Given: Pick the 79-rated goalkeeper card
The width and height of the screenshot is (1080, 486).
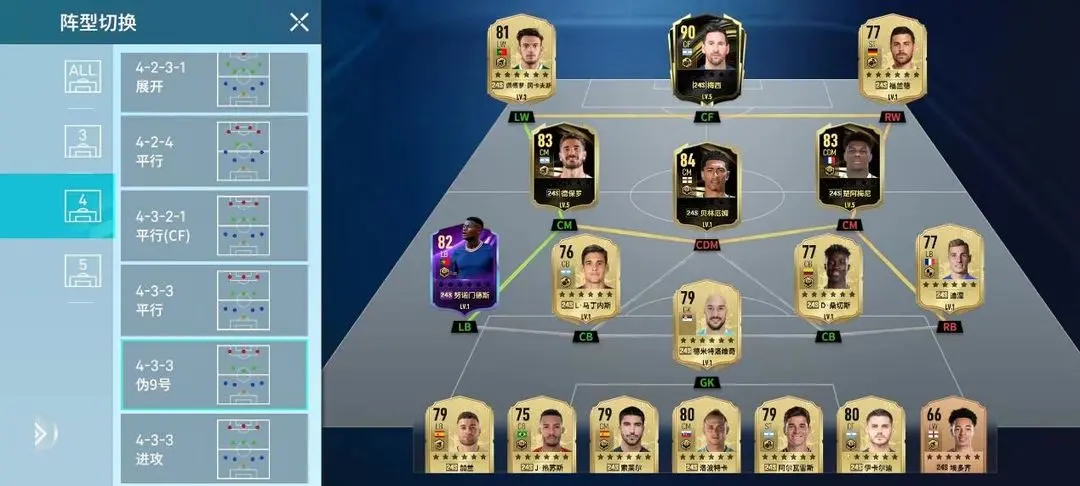Looking at the screenshot, I should tap(706, 325).
